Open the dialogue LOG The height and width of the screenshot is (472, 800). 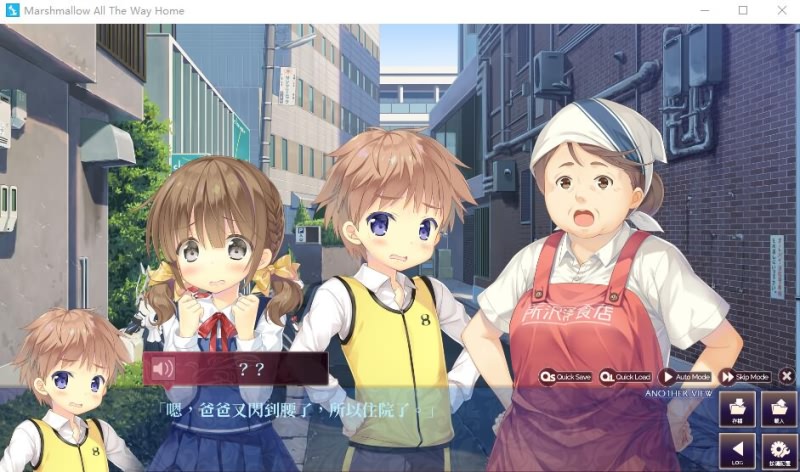click(737, 451)
